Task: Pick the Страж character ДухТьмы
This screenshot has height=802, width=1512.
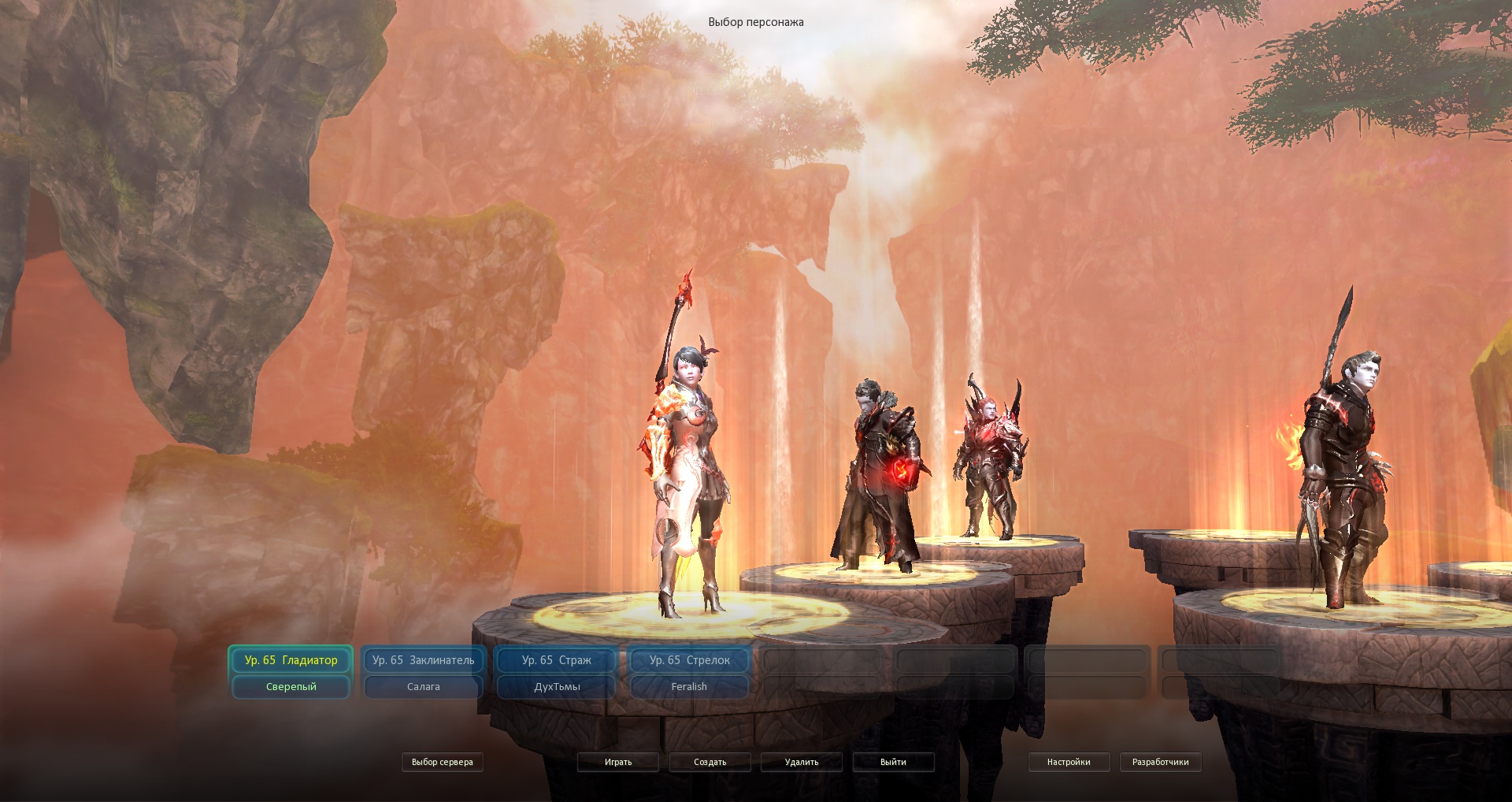Action: (x=556, y=672)
